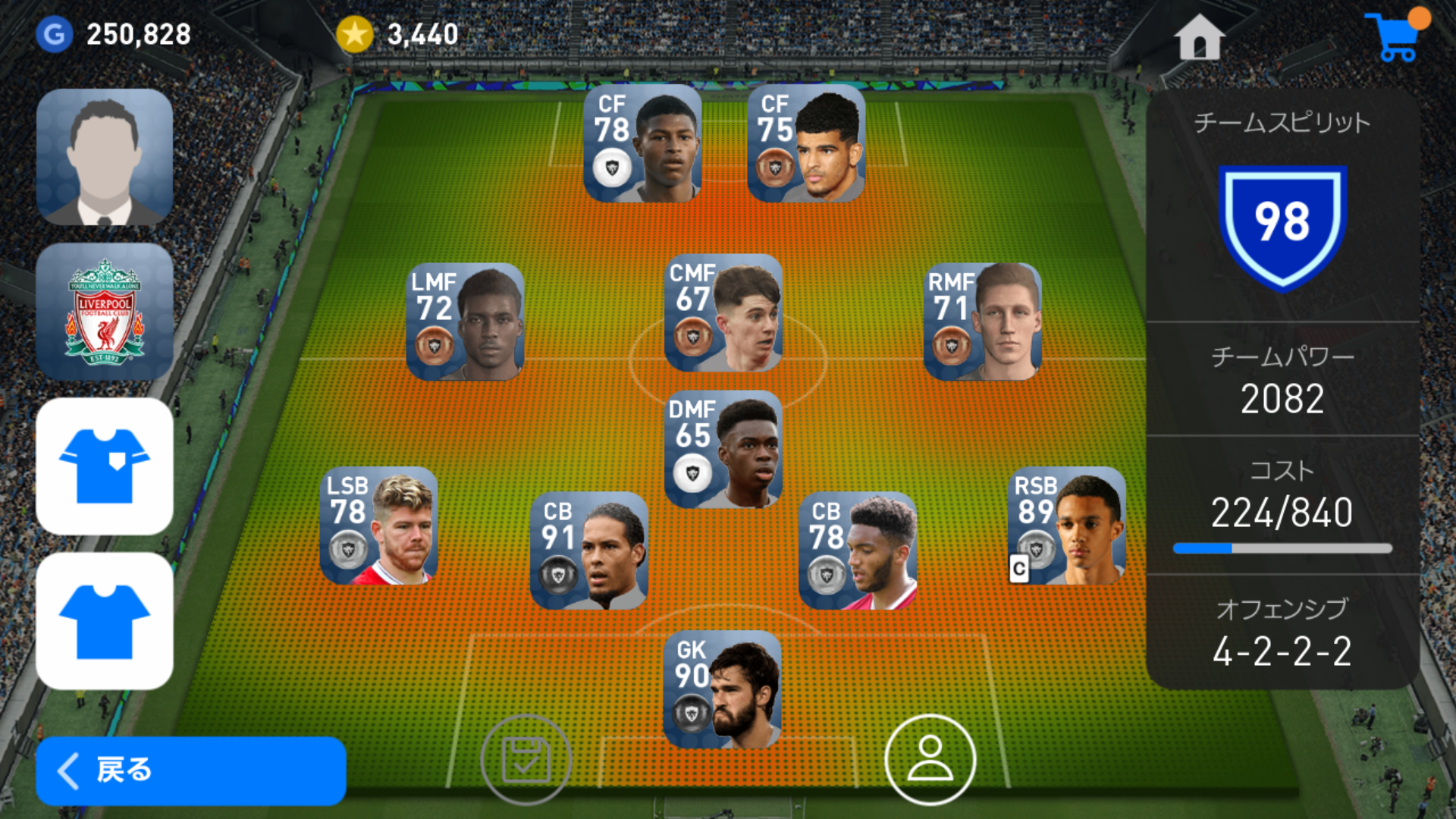Open the kit with badge button

point(105,466)
